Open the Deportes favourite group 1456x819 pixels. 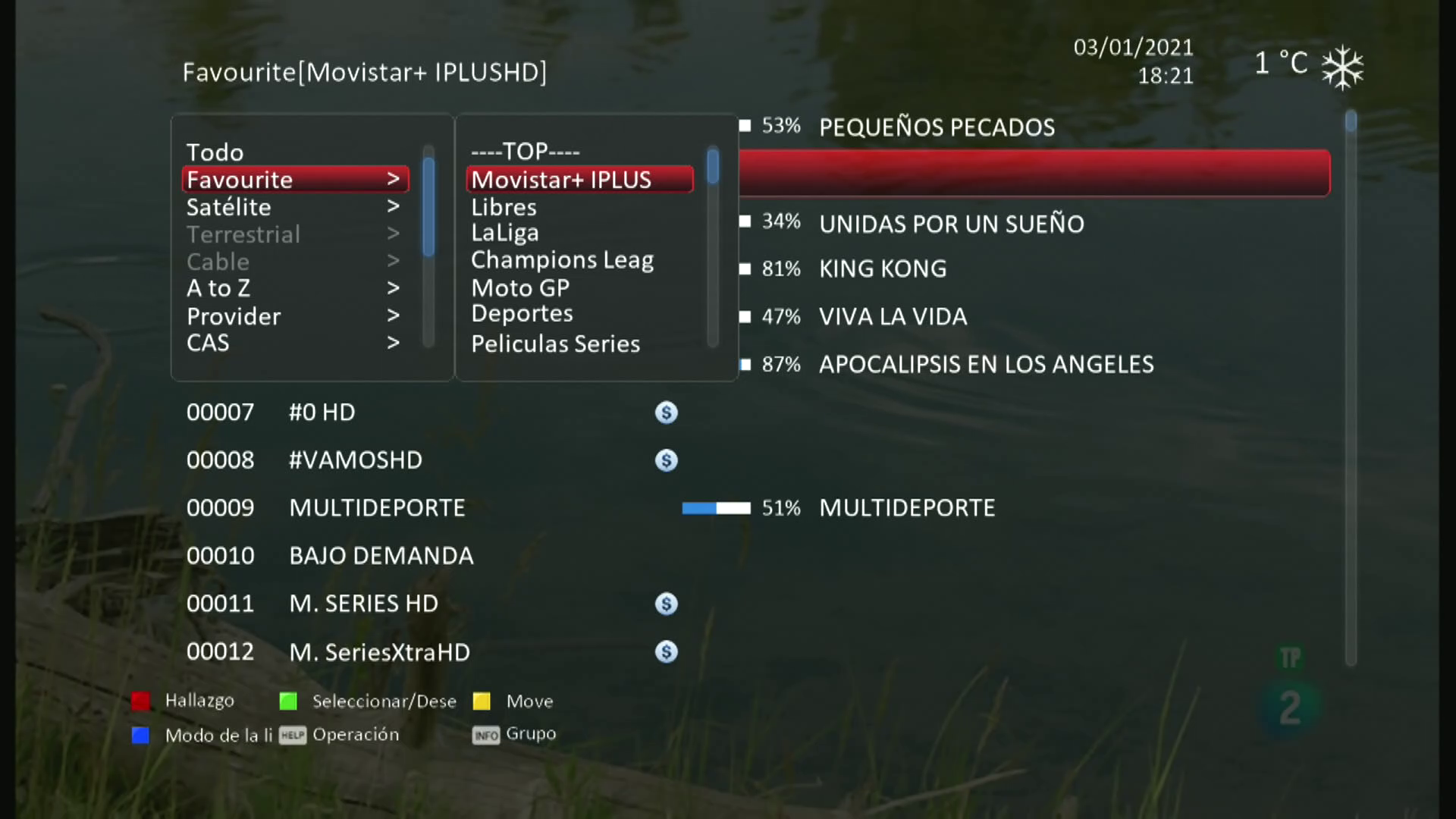(x=522, y=314)
